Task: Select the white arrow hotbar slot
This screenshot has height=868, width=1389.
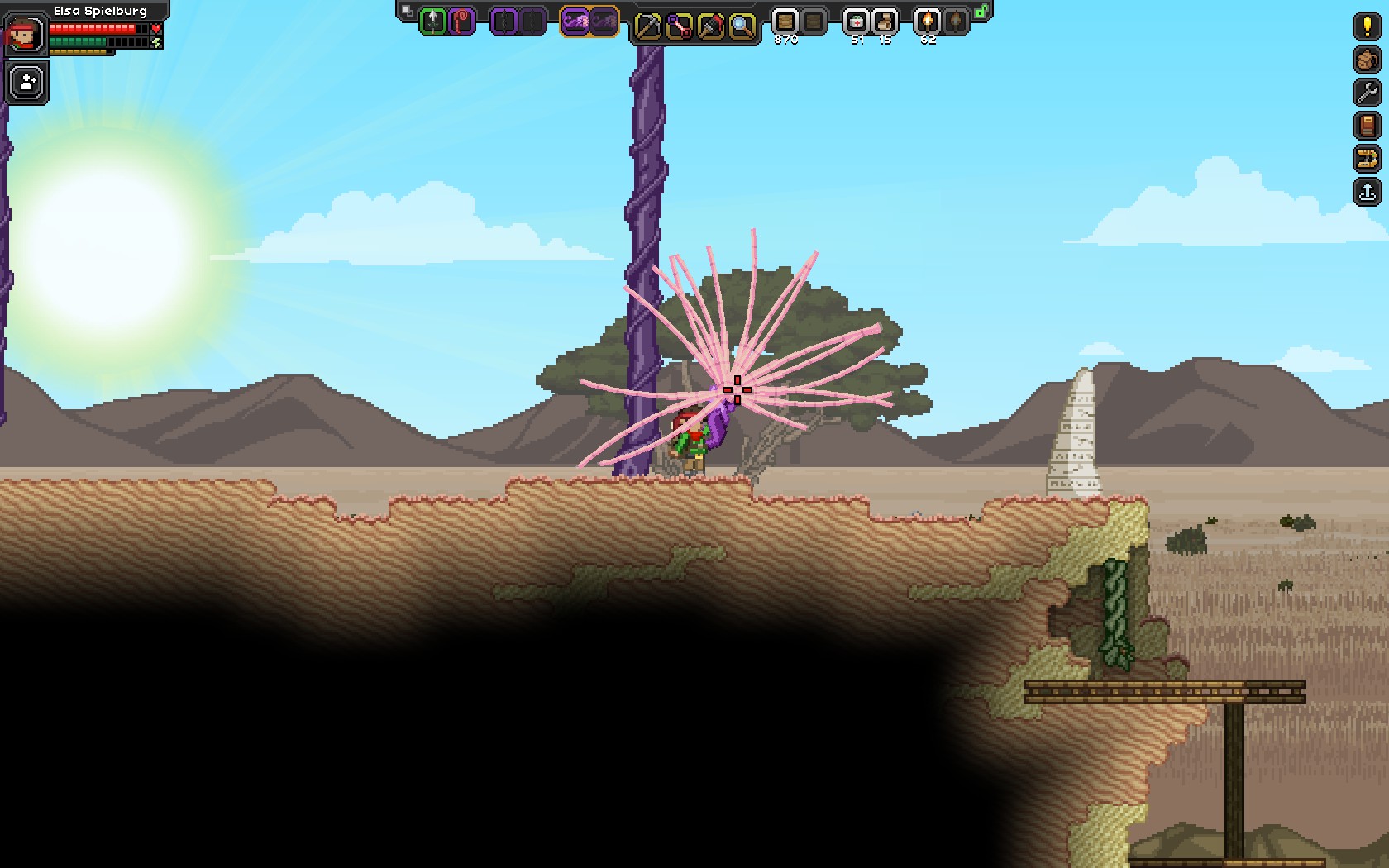Action: pyautogui.click(x=432, y=21)
